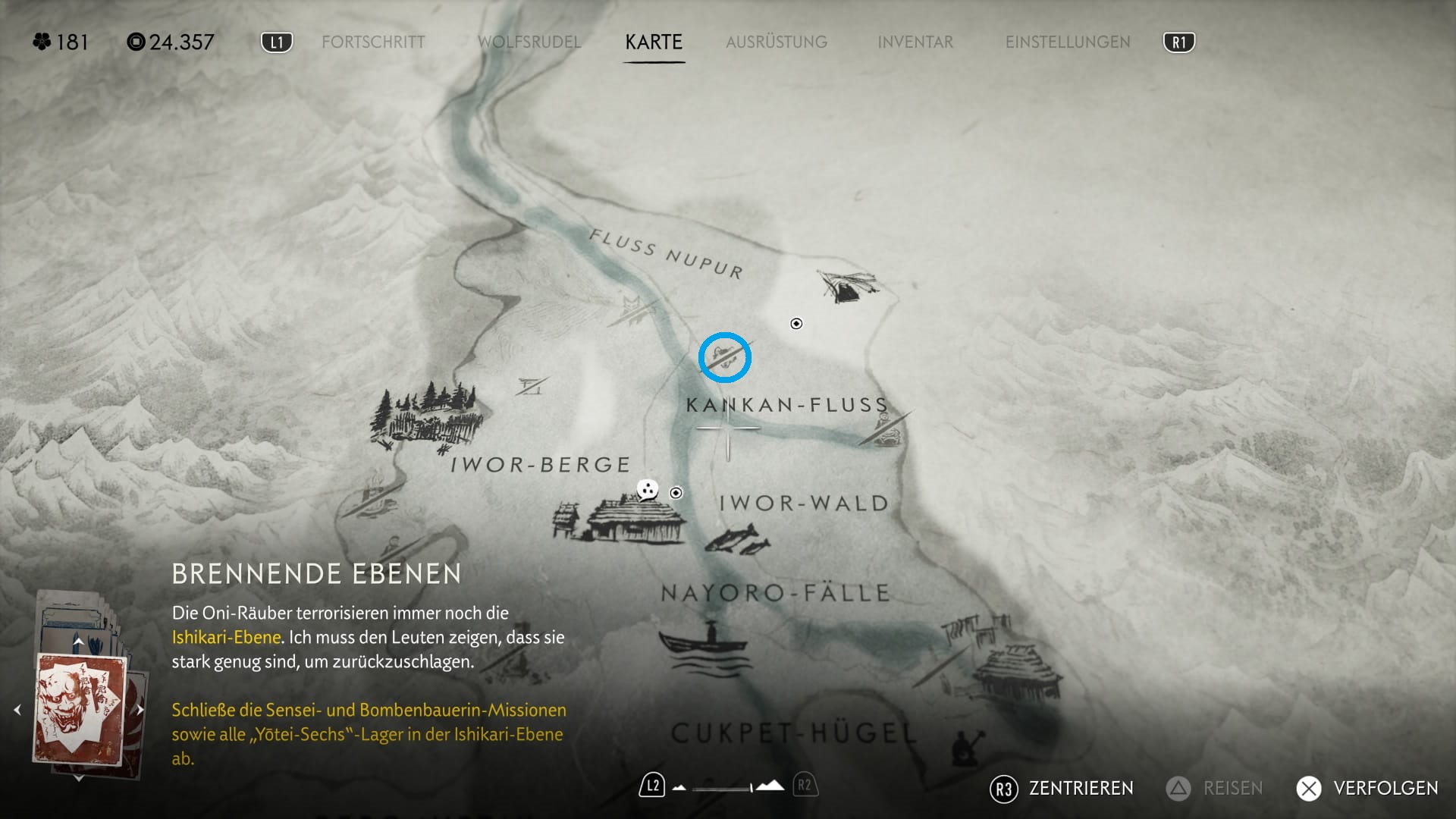
Task: Switch to the Fortschritt tab
Action: 373,42
